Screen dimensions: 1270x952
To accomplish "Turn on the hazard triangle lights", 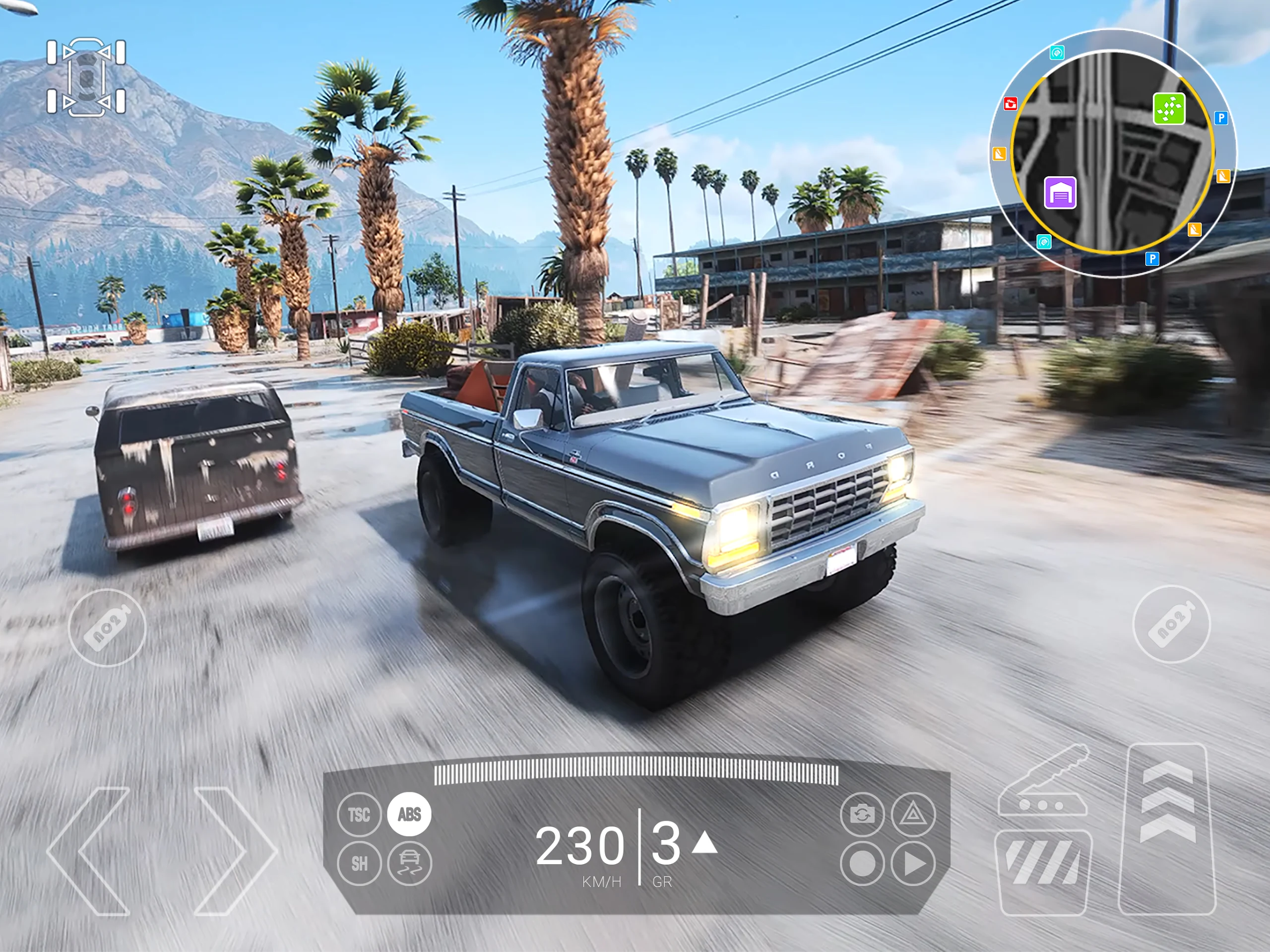I will (x=913, y=814).
